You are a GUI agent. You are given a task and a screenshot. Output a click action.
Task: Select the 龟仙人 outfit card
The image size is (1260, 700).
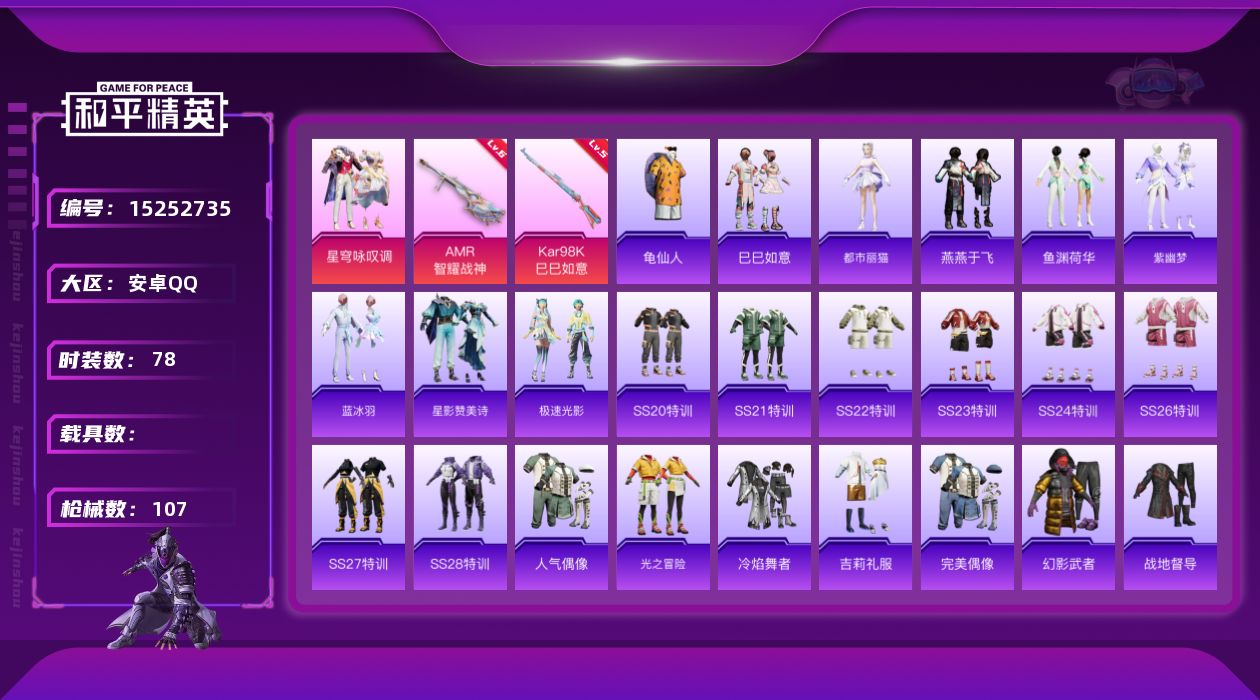pos(663,211)
